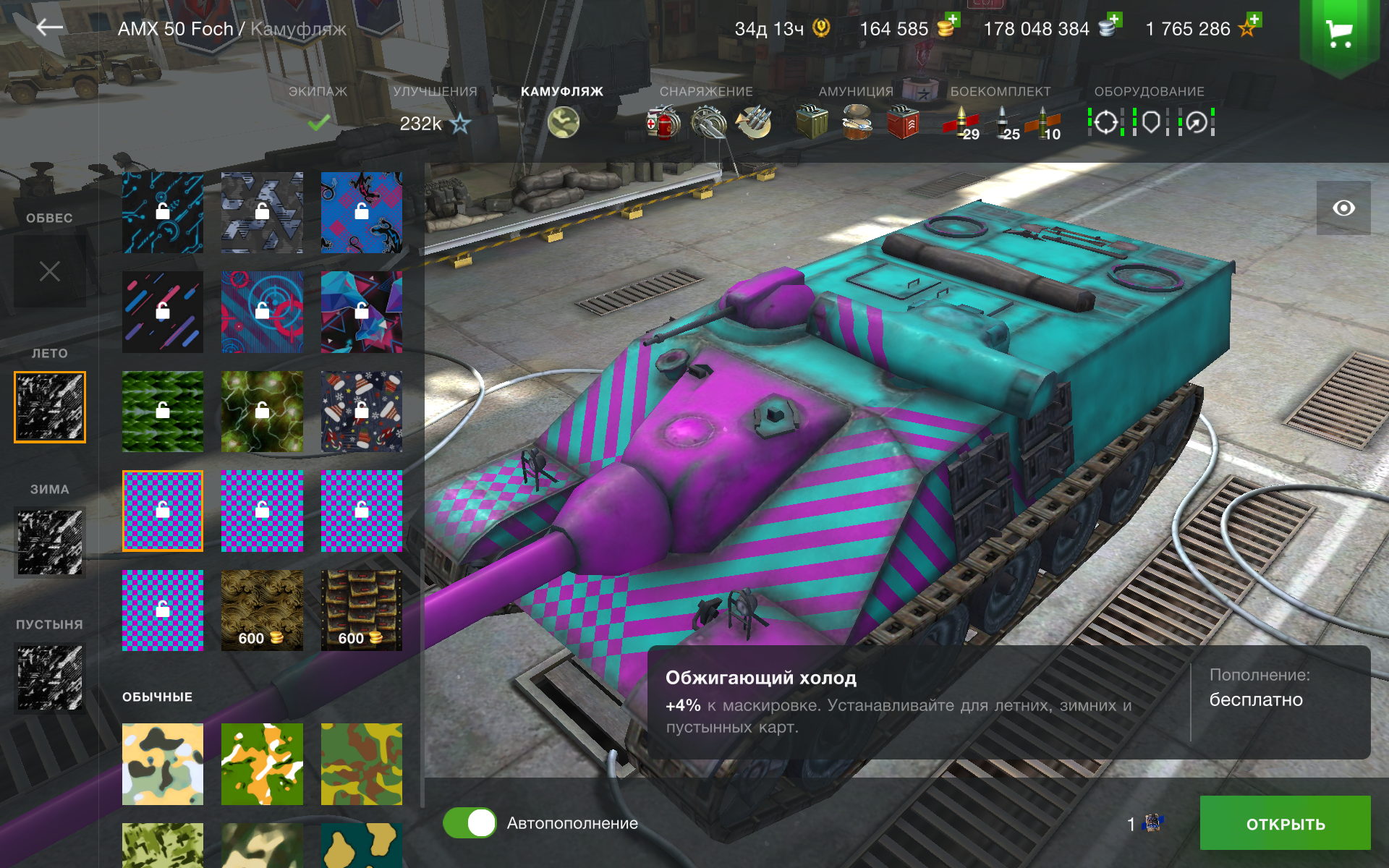Open the shopping cart store
Viewport: 1389px width, 868px height.
point(1339,33)
